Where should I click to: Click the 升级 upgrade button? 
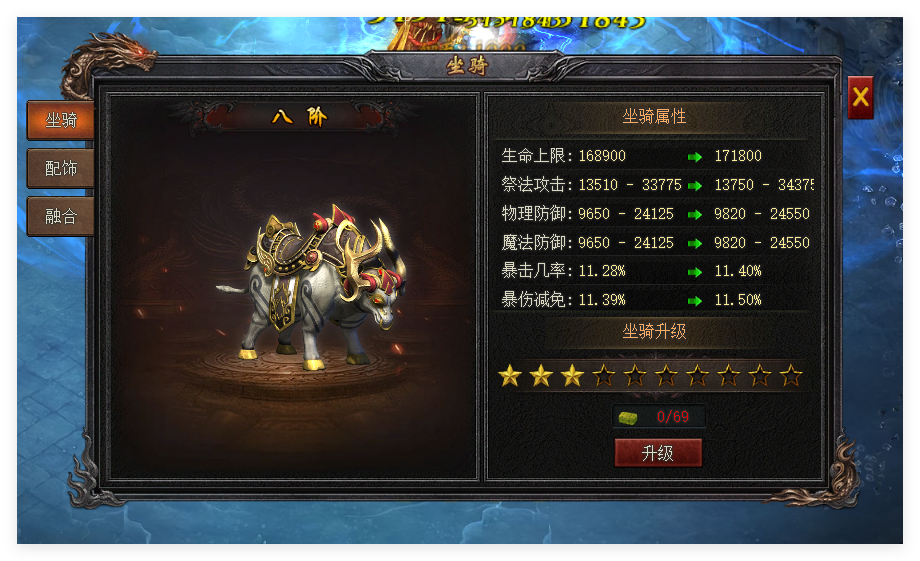coord(658,453)
